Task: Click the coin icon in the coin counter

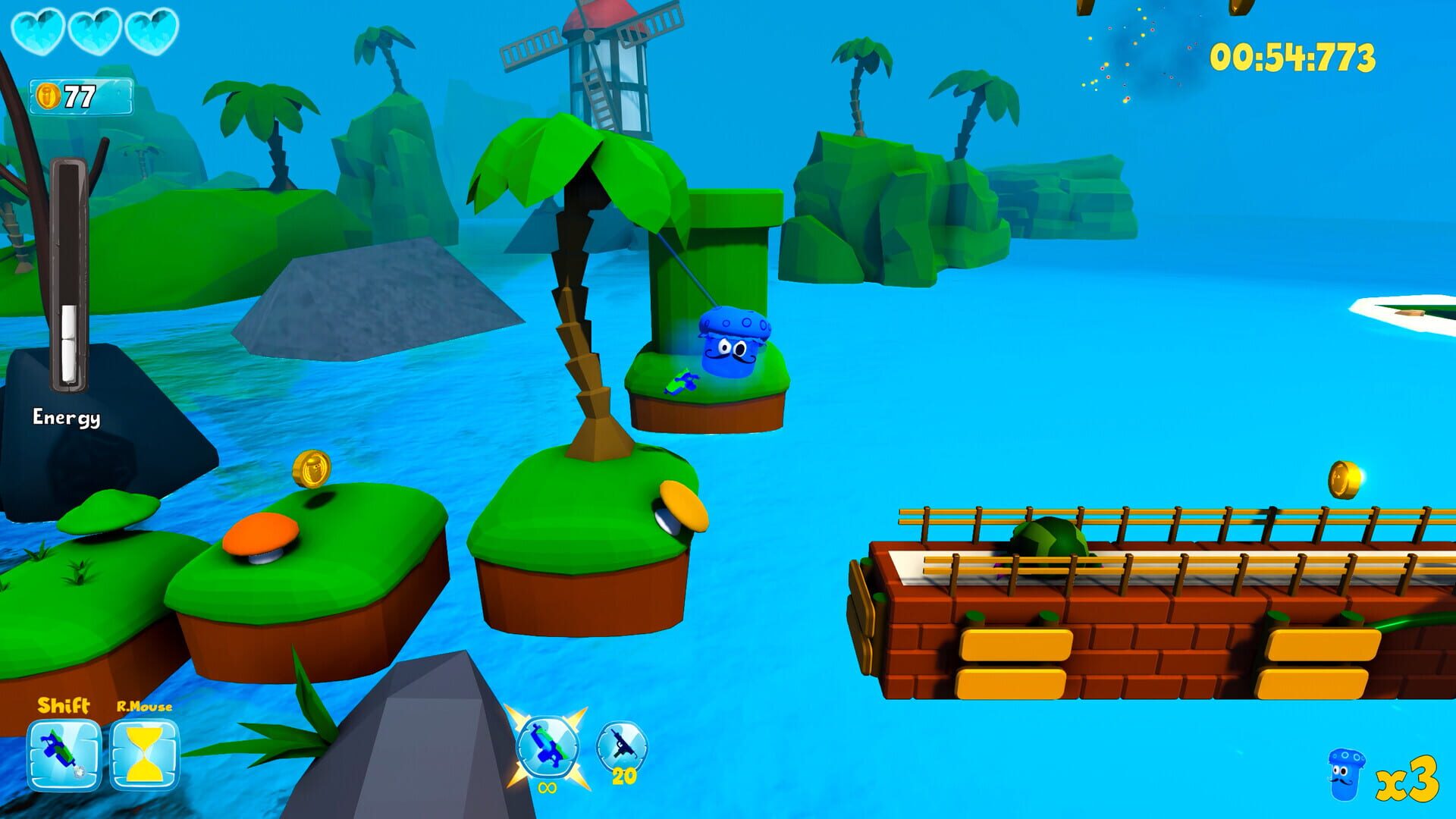Action: [49, 96]
